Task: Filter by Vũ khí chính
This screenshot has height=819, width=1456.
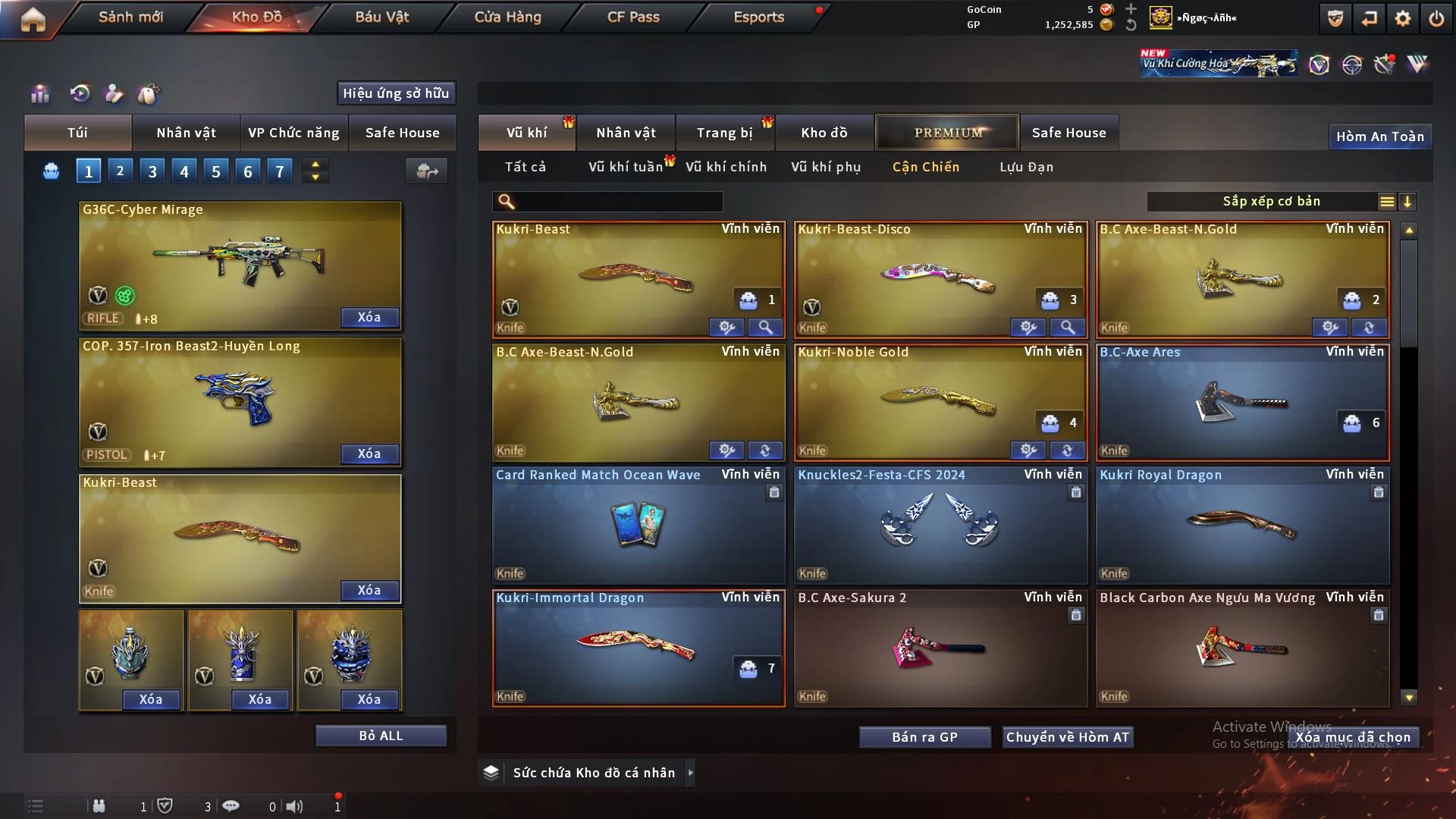Action: click(x=726, y=167)
